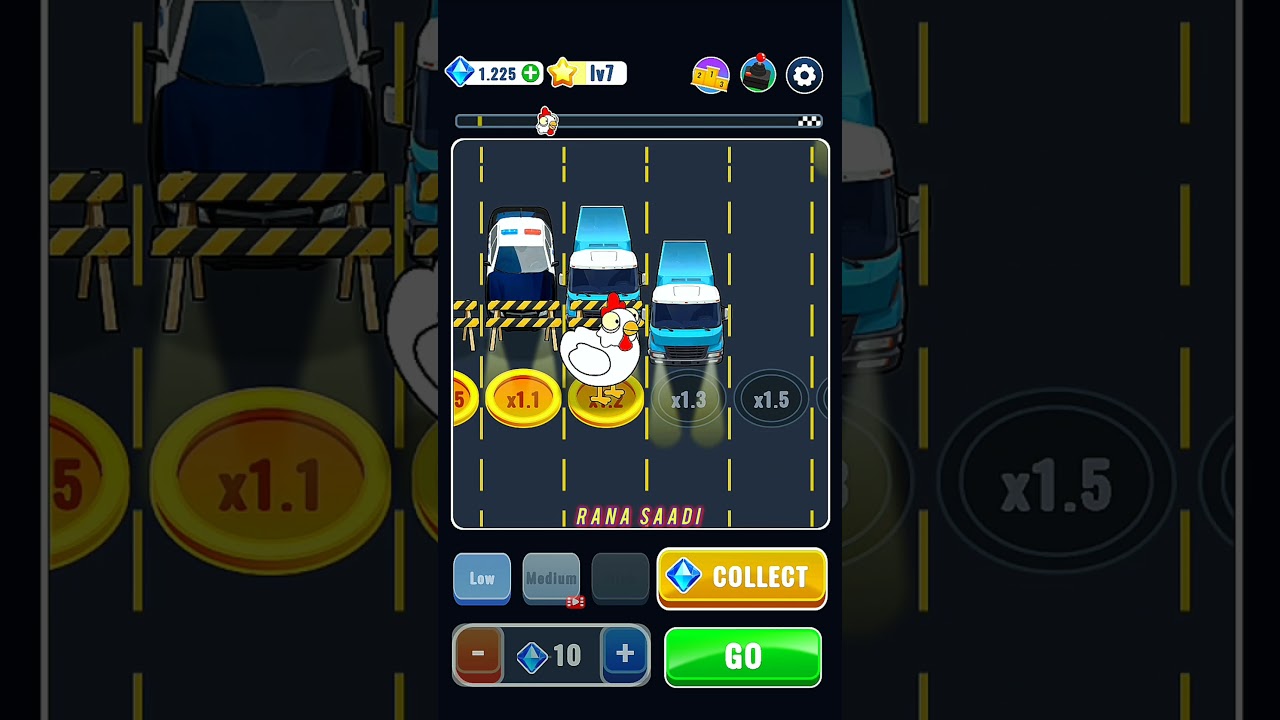Image resolution: width=1280 pixels, height=720 pixels.
Task: Select the Low difficulty option
Action: [482, 578]
